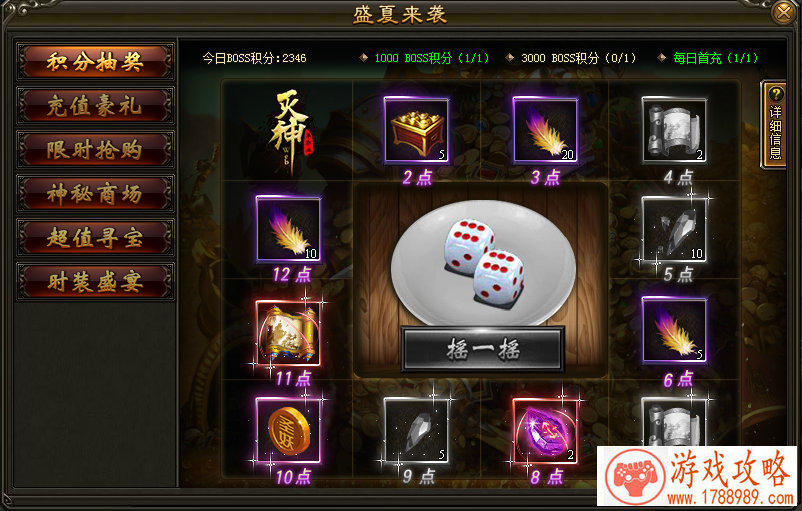
Task: Choose the 3点 feather reward
Action: [545, 129]
